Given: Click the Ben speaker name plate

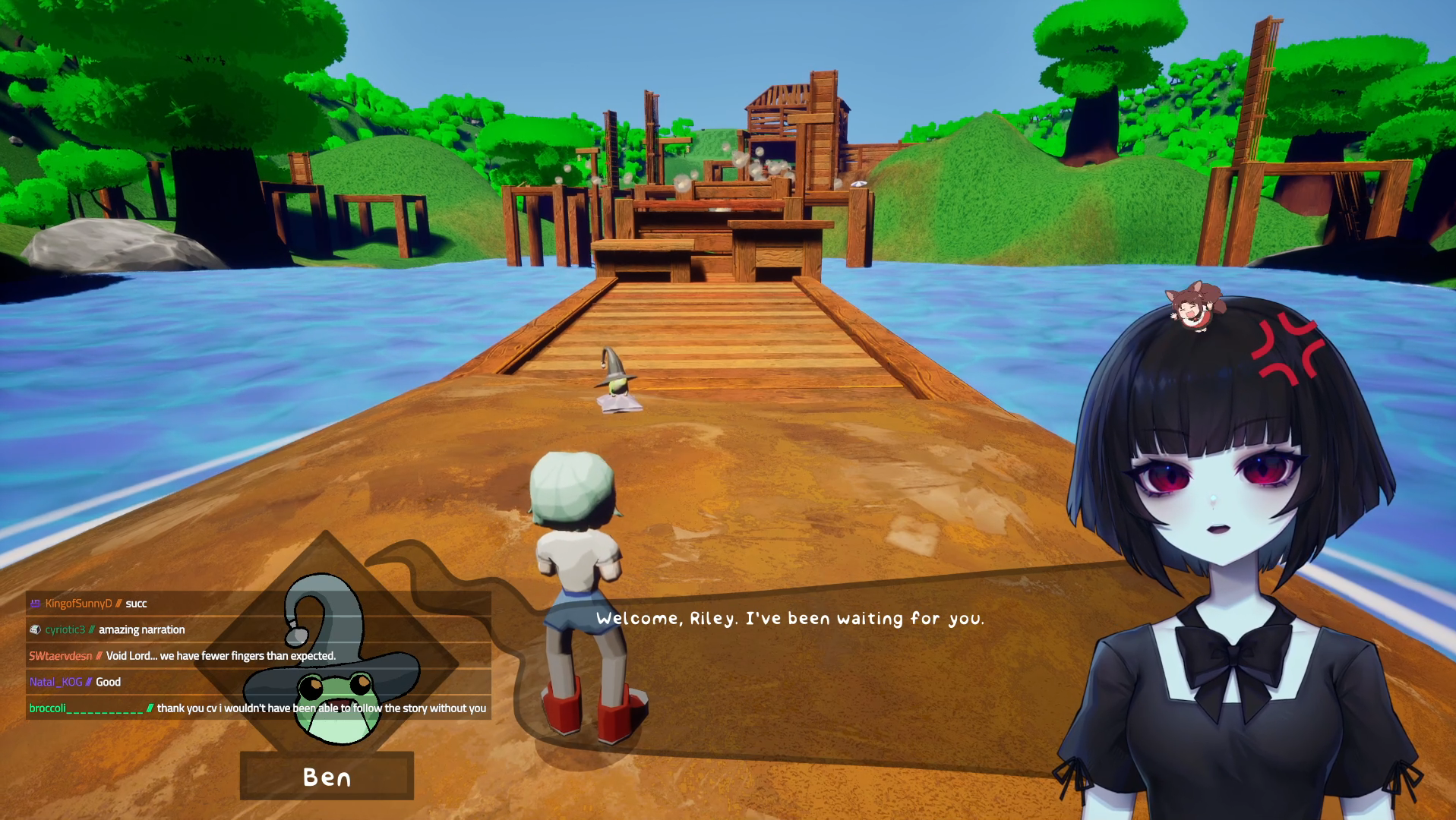Looking at the screenshot, I should (x=327, y=777).
